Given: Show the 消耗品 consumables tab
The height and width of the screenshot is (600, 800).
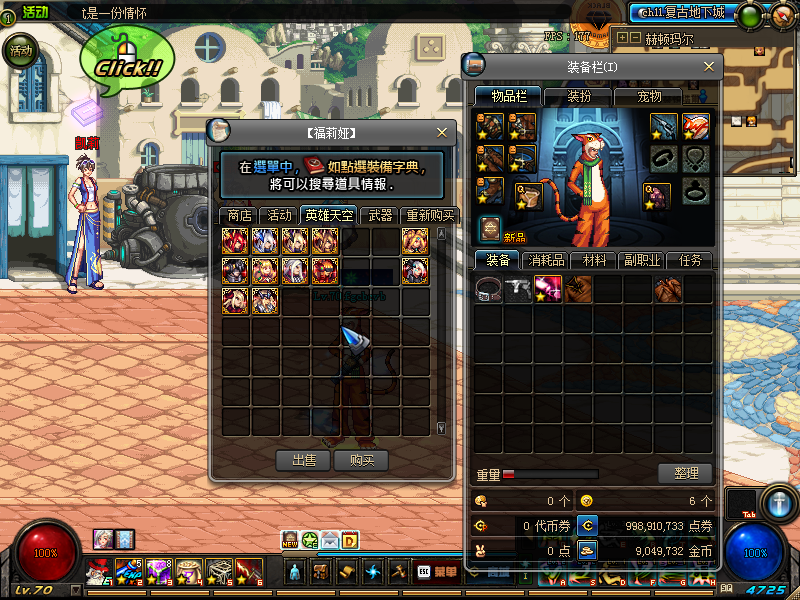Looking at the screenshot, I should pyautogui.click(x=545, y=260).
